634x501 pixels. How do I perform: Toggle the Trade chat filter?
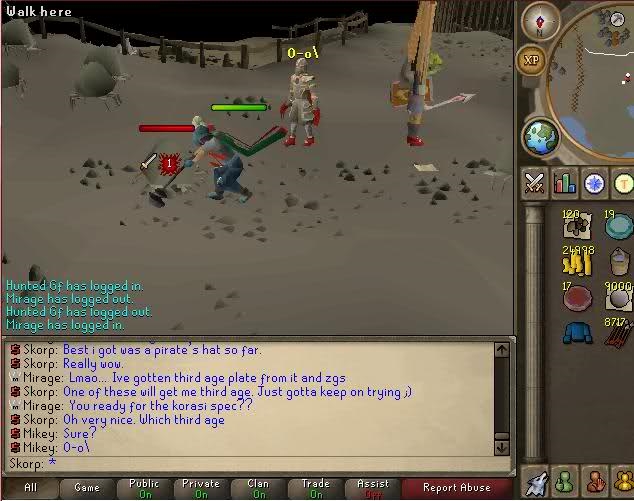[316, 488]
